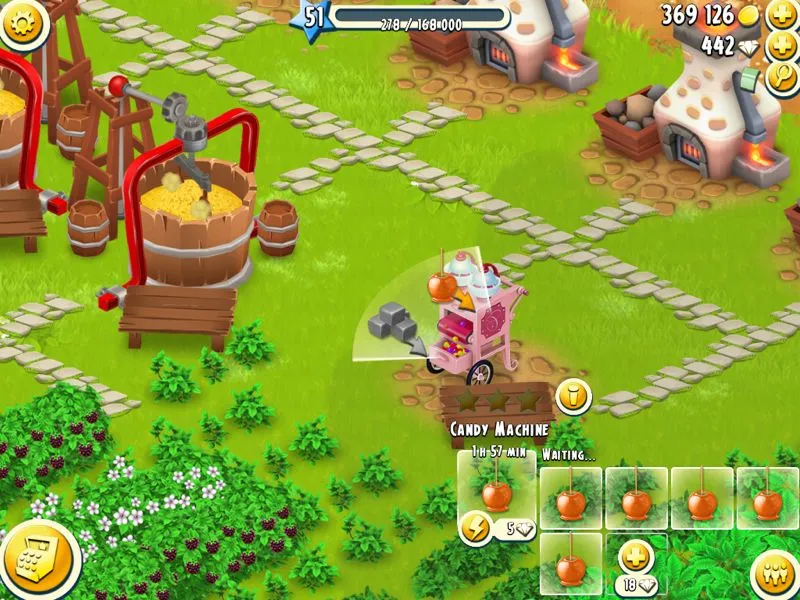The height and width of the screenshot is (600, 800).
Task: Select the toffee apple currently in production
Action: [495, 492]
